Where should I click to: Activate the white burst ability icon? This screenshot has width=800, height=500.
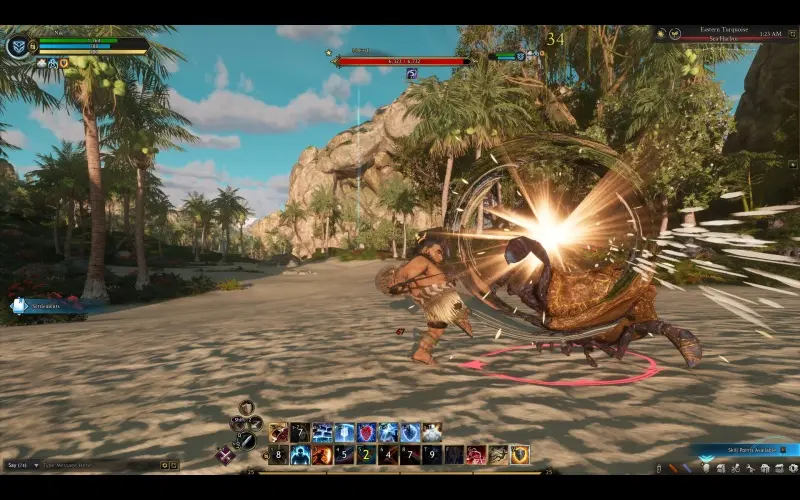pyautogui.click(x=432, y=432)
